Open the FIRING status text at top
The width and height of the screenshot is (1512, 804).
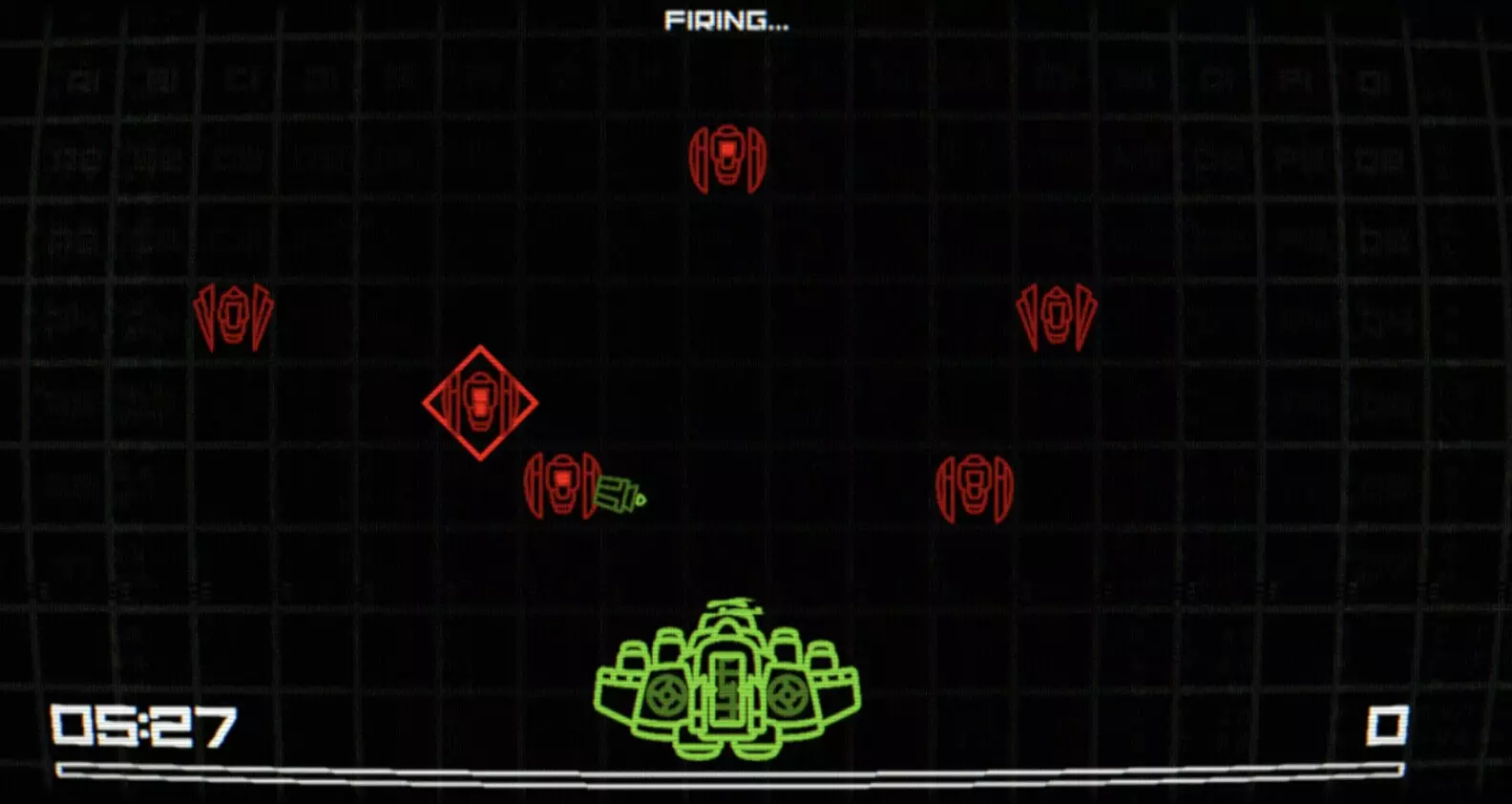(x=727, y=21)
